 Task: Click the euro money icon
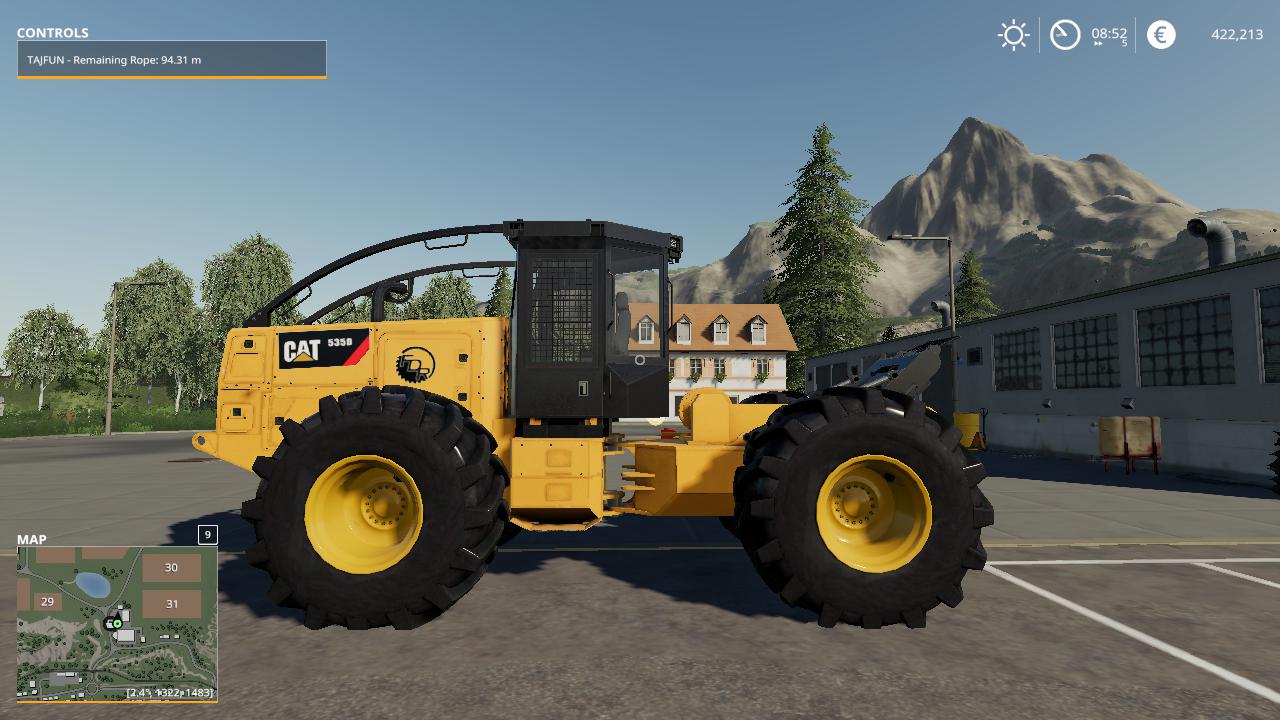point(1161,35)
